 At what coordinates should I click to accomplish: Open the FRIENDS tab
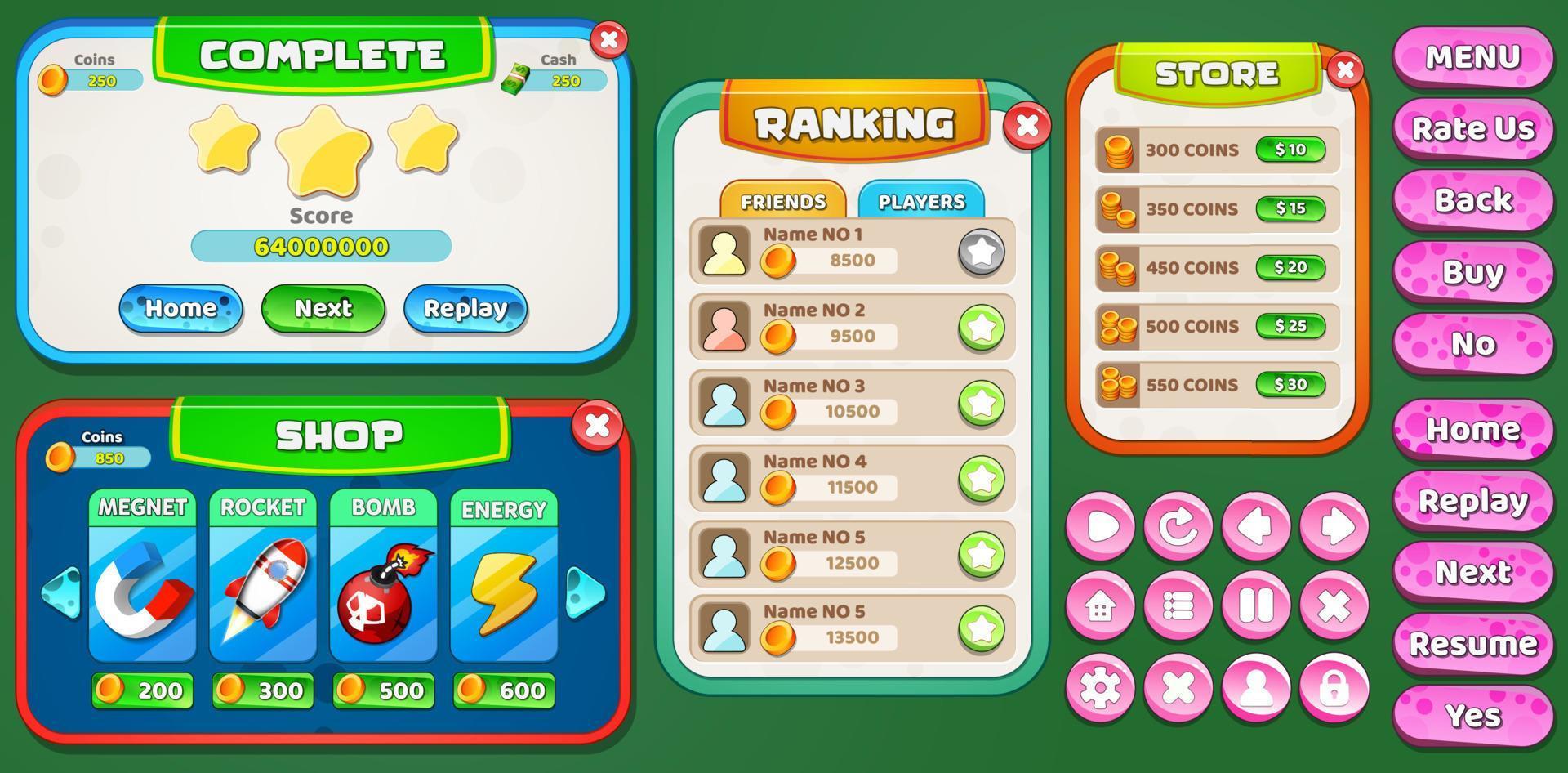[782, 199]
